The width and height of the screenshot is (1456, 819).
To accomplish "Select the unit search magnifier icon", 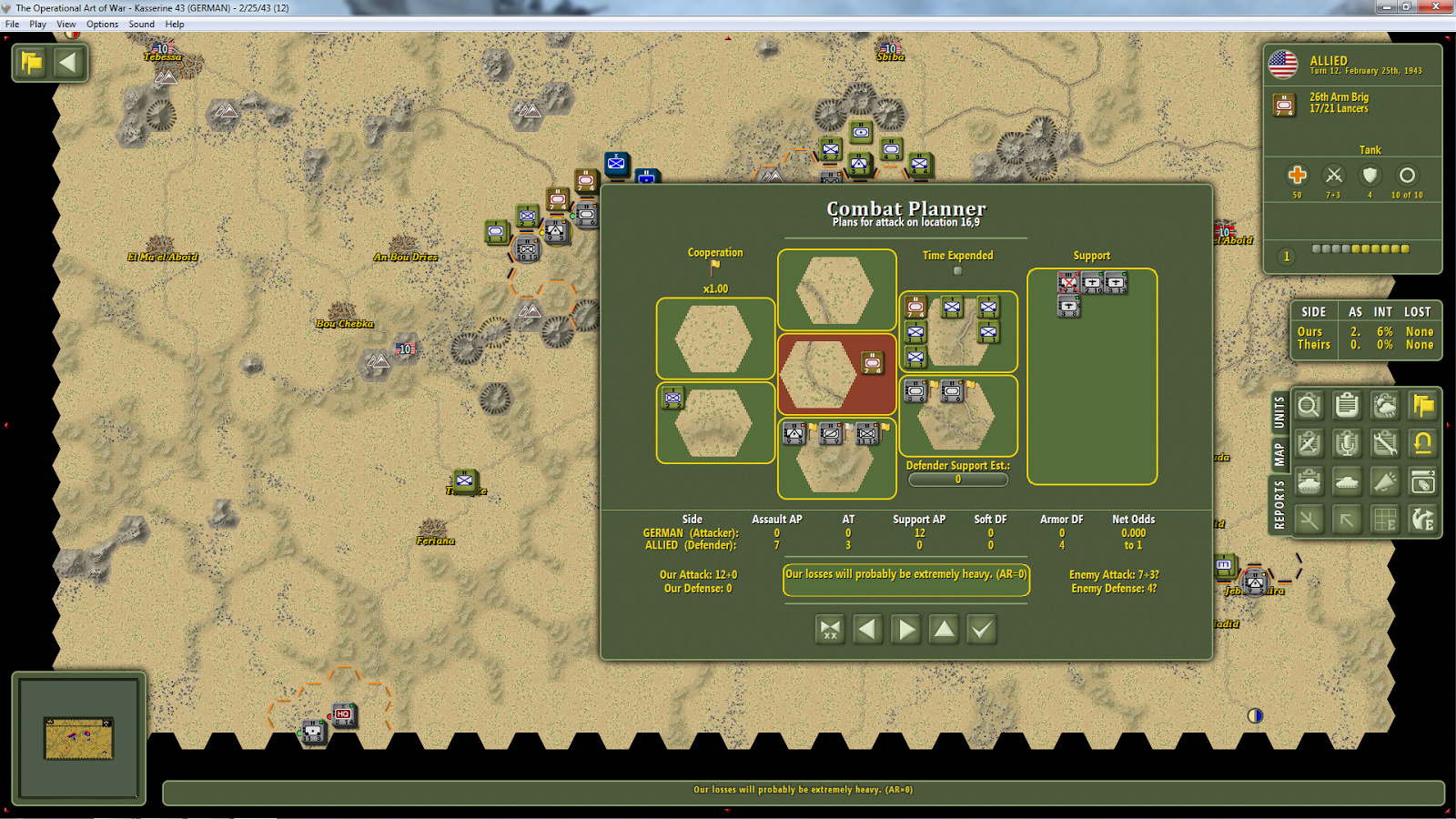I will (x=1309, y=406).
